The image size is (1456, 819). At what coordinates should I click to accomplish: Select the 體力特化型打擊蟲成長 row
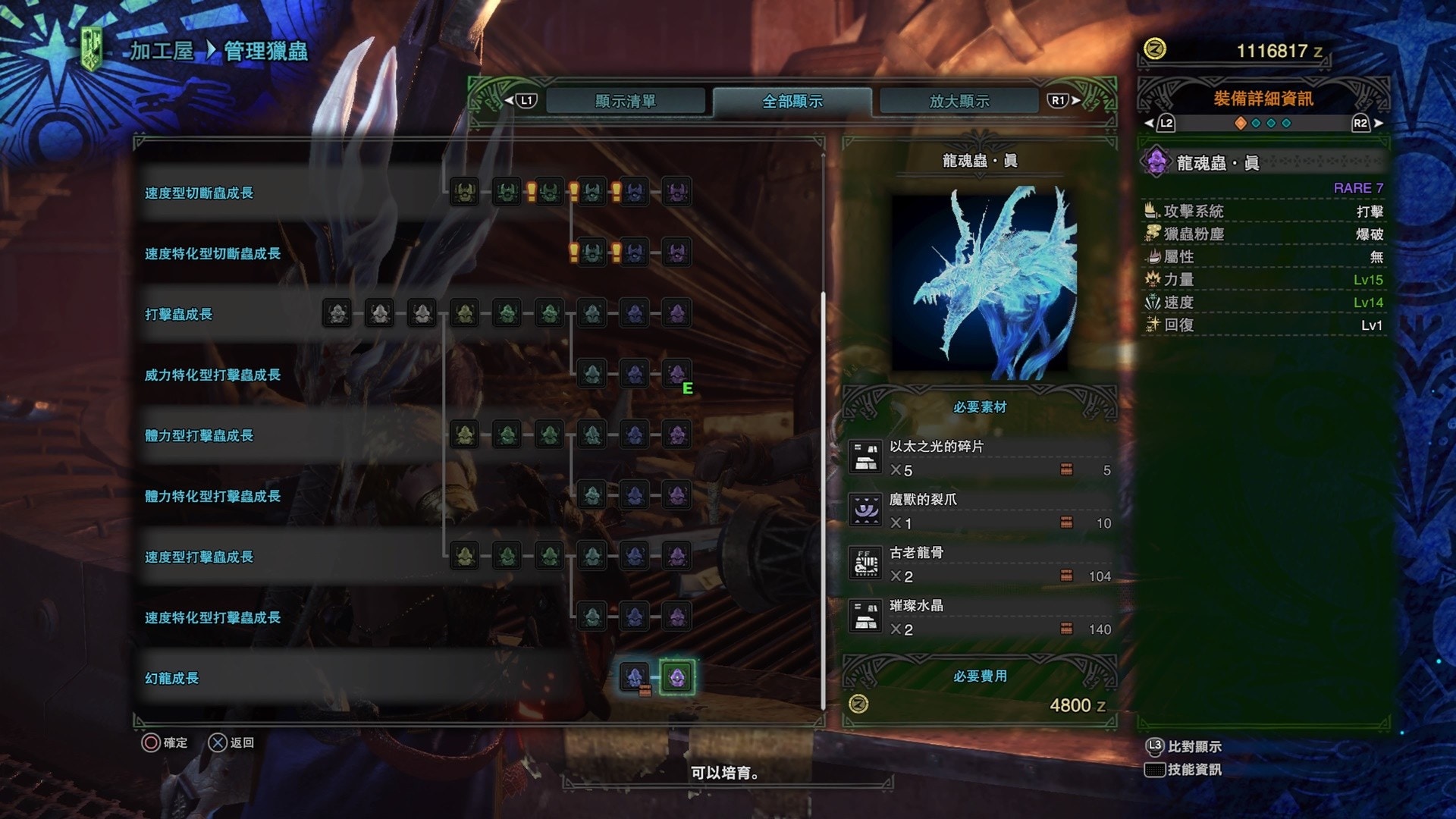pyautogui.click(x=212, y=497)
